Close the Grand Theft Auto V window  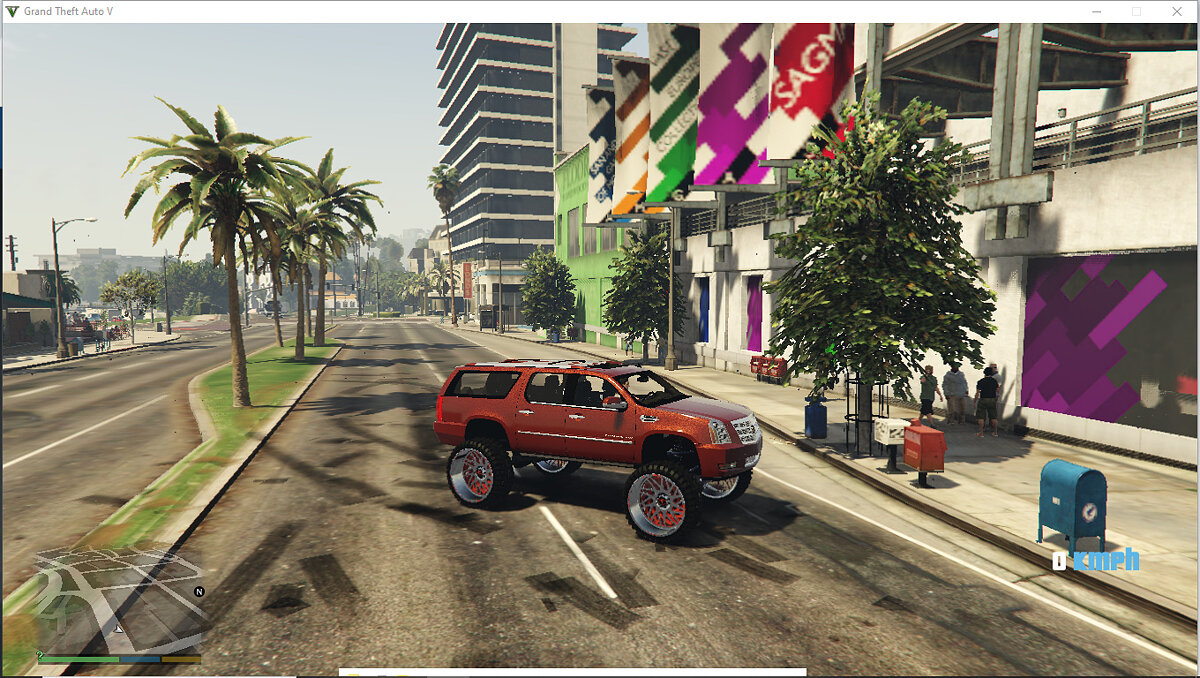pos(1176,11)
